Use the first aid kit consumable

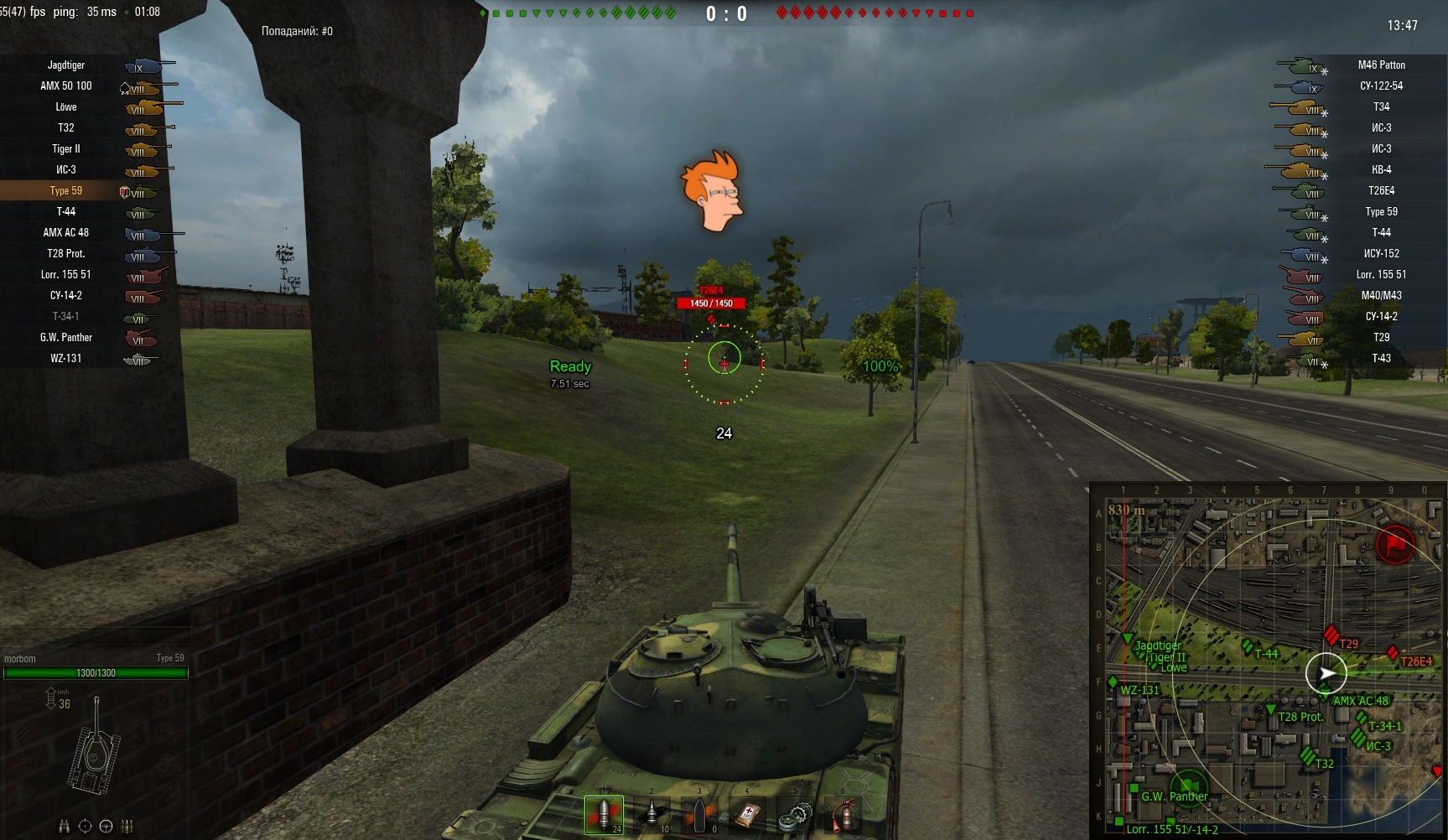coord(748,815)
